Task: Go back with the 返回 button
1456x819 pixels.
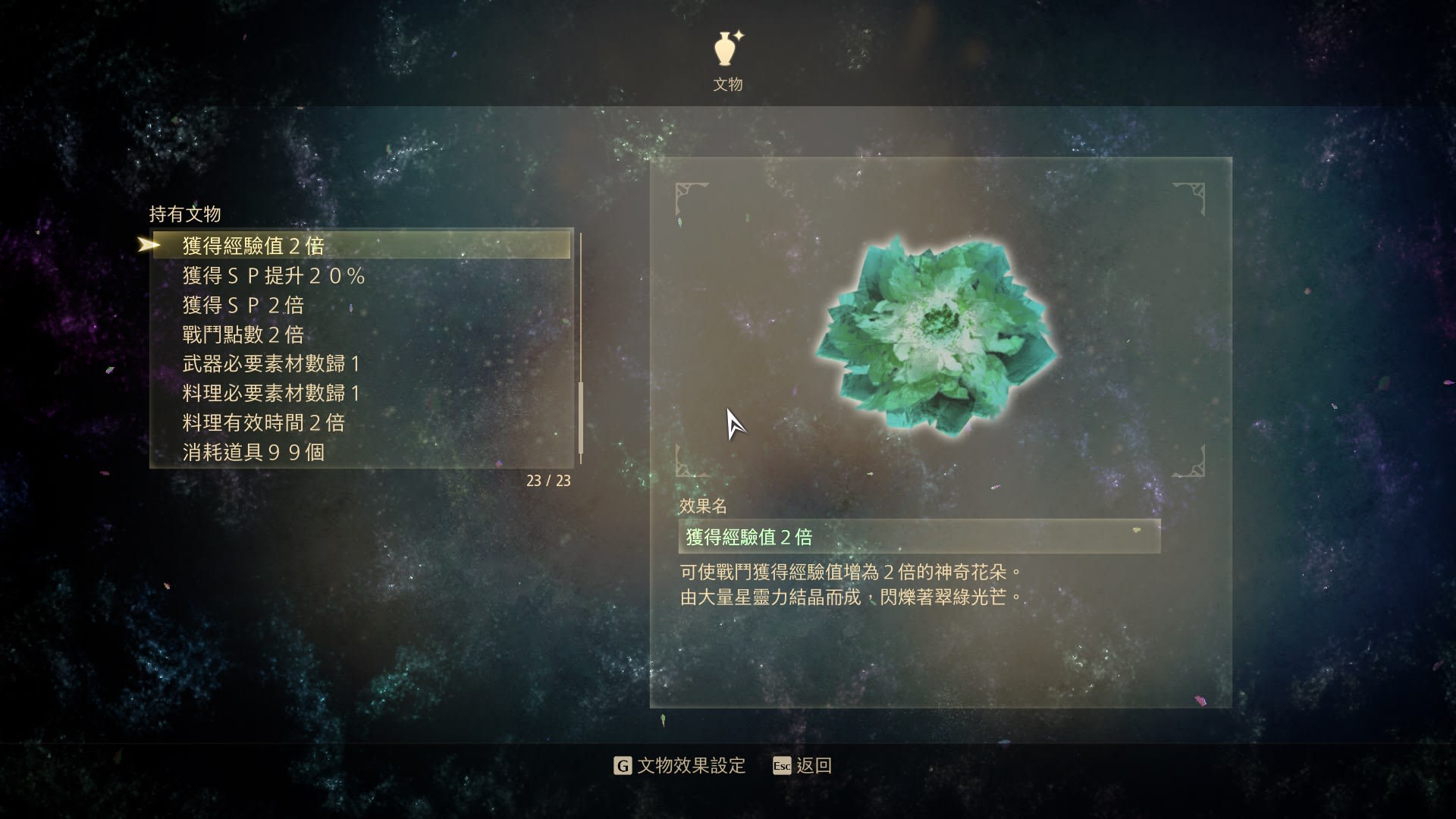Action: pos(802,766)
